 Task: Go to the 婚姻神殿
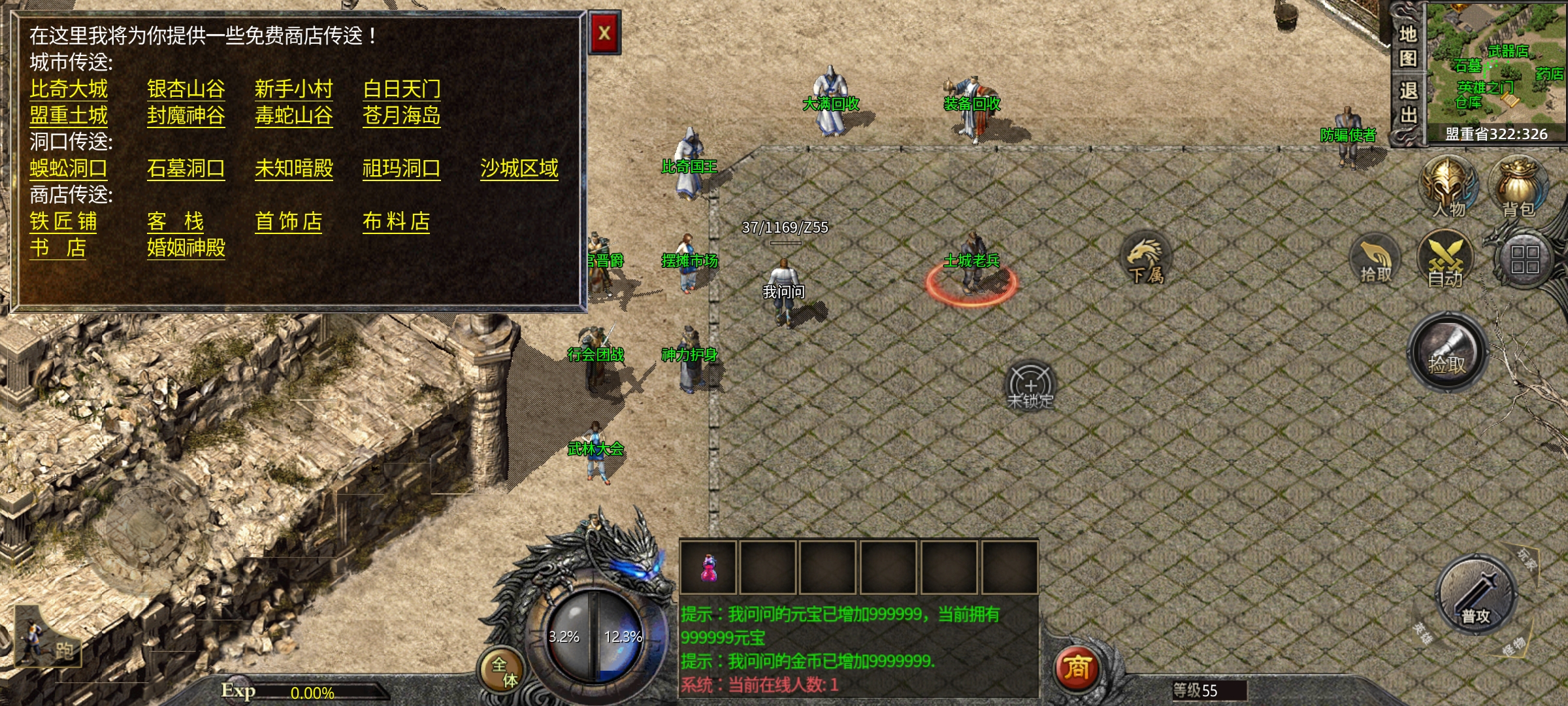point(186,248)
